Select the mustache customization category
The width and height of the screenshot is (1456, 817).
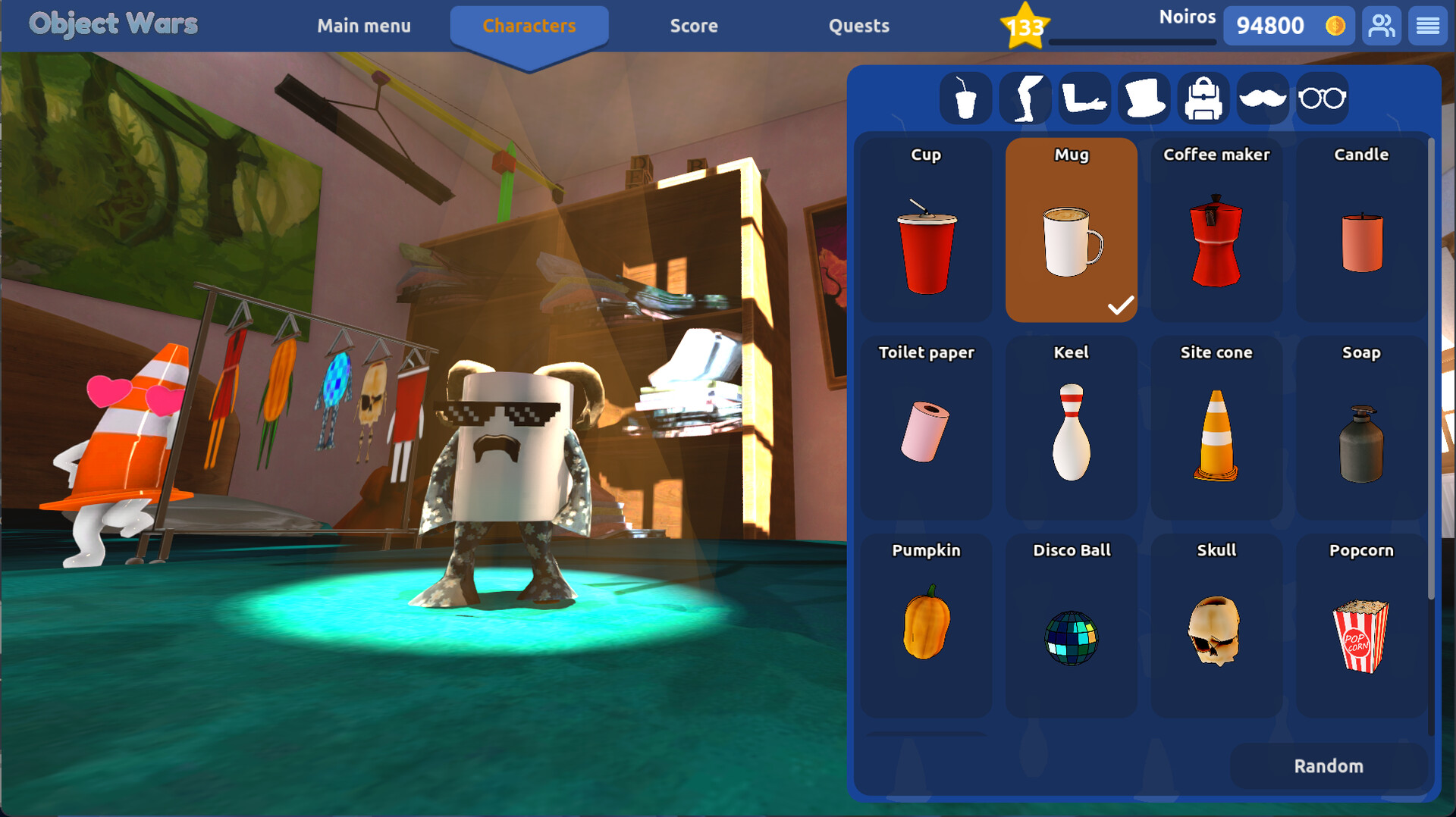pos(1263,98)
